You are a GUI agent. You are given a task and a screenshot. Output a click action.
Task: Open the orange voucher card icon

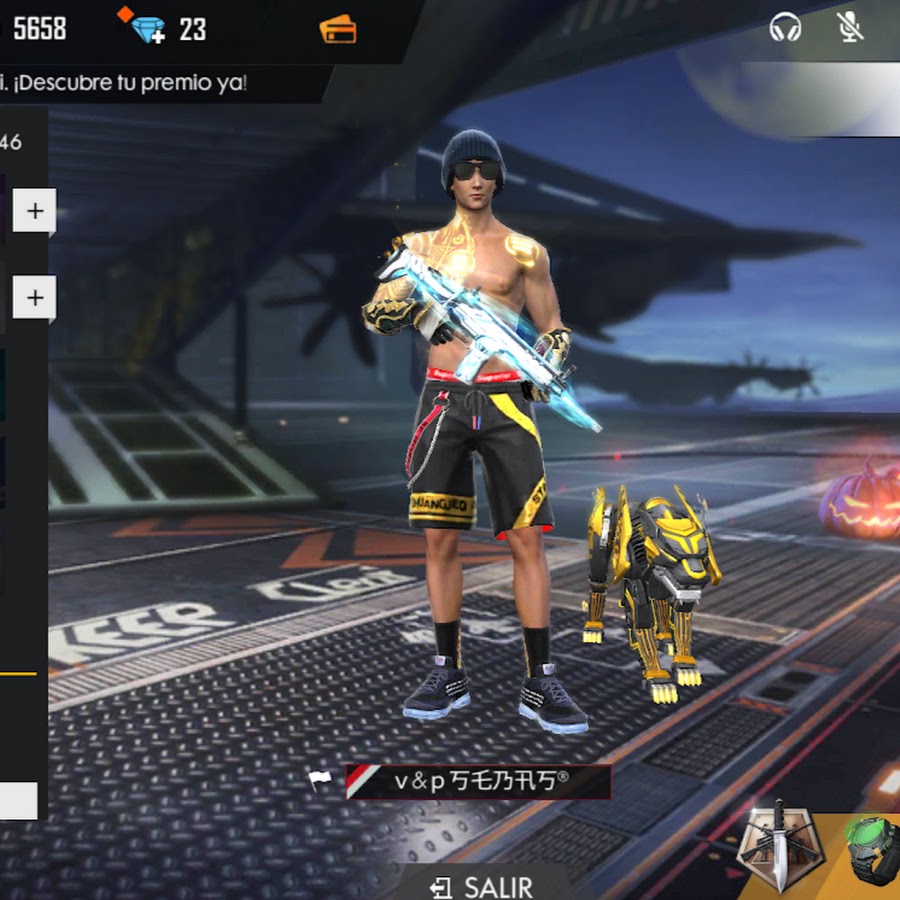pyautogui.click(x=338, y=29)
